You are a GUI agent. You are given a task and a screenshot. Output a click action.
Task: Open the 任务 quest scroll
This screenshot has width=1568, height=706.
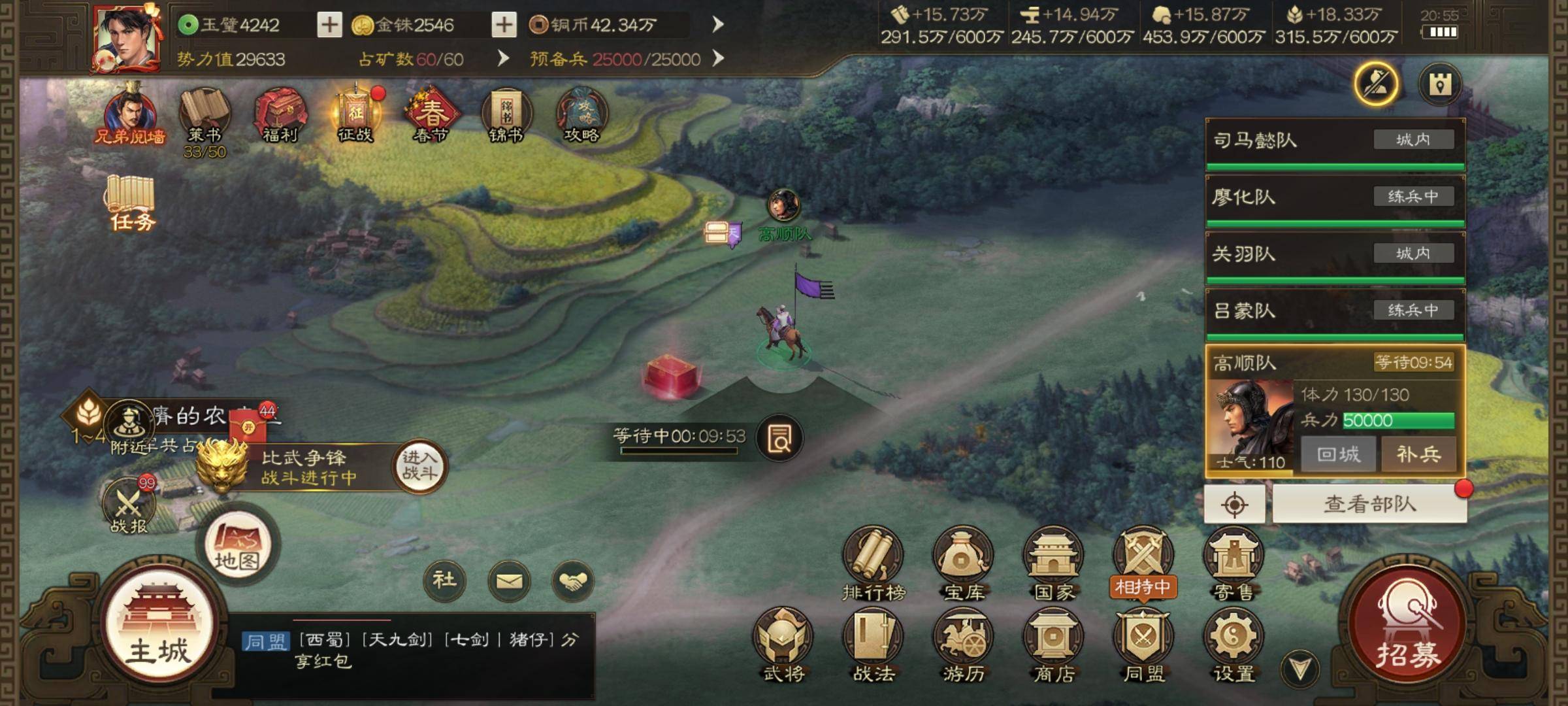tap(131, 203)
